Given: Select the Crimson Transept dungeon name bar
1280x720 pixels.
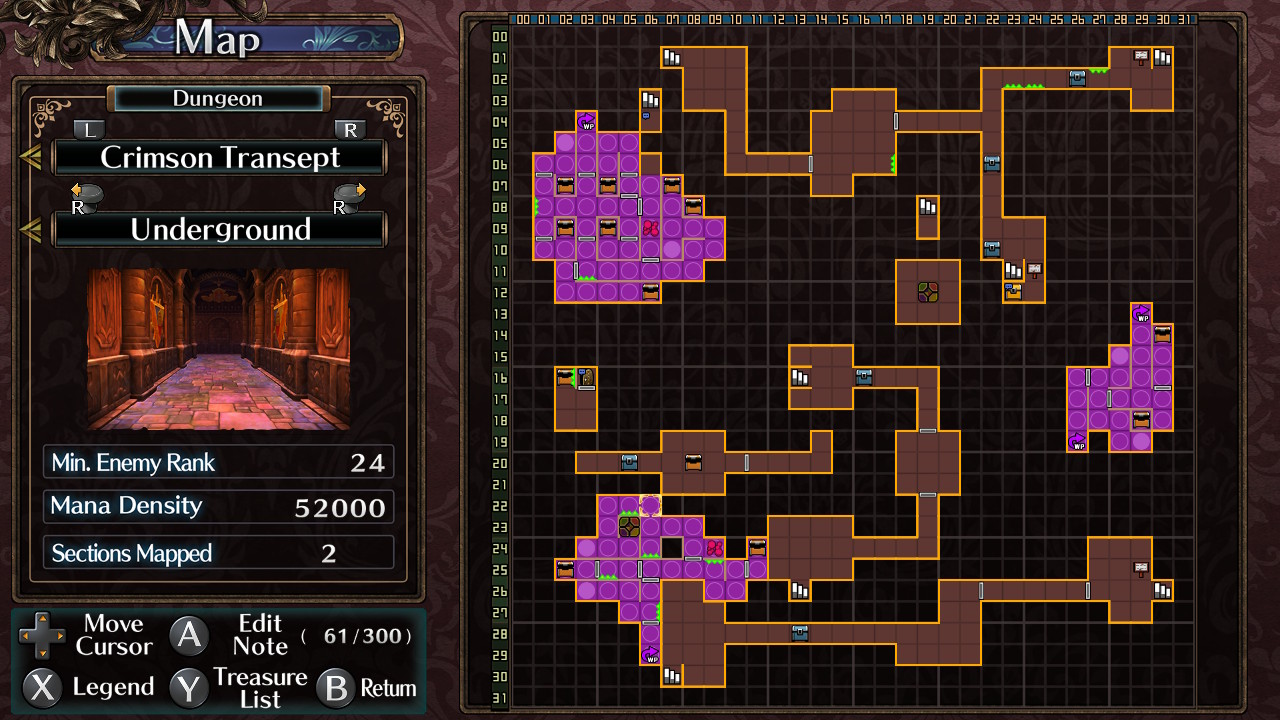Looking at the screenshot, I should [220, 158].
